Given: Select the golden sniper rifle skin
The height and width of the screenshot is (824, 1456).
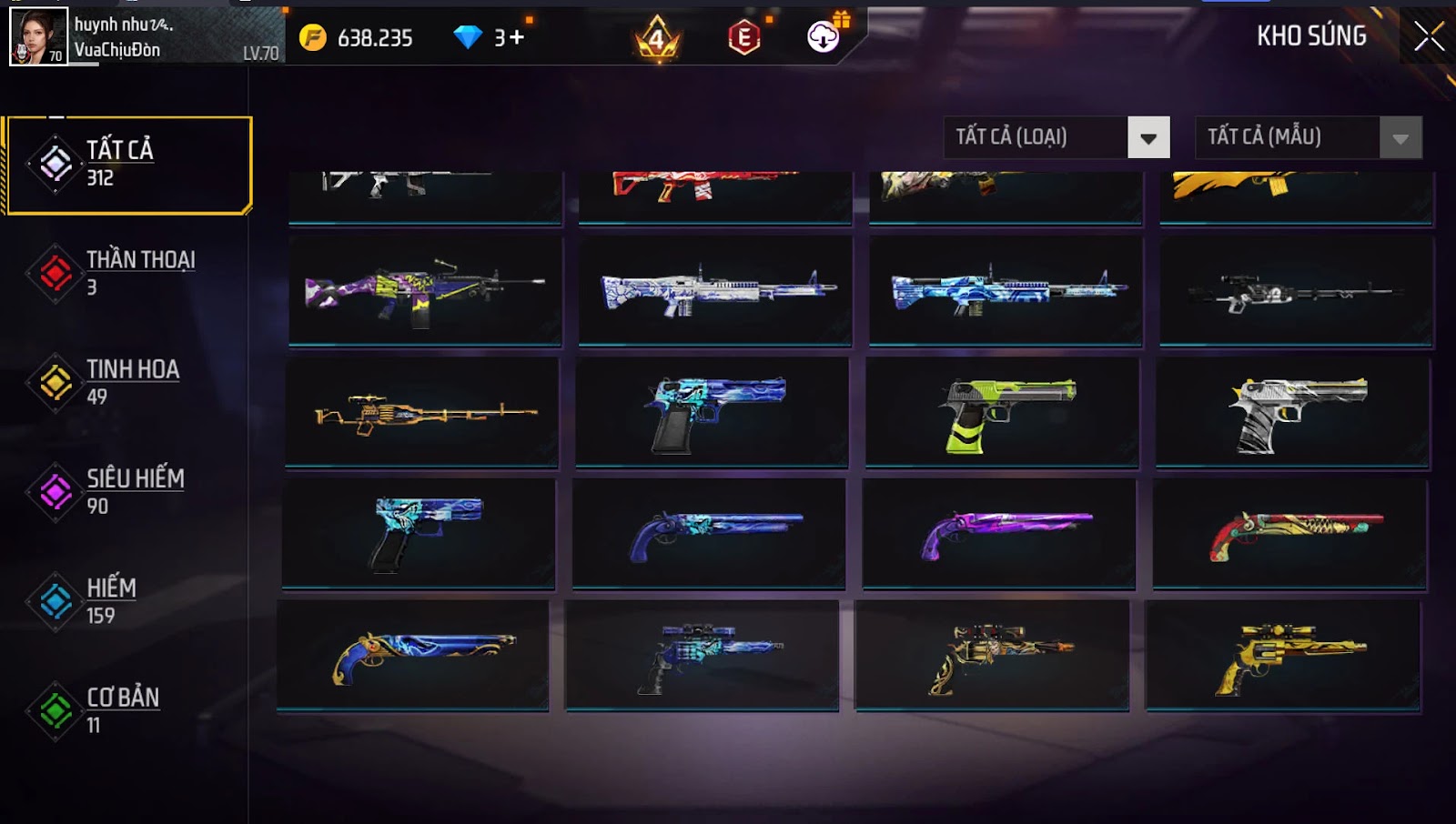Looking at the screenshot, I should coord(421,413).
